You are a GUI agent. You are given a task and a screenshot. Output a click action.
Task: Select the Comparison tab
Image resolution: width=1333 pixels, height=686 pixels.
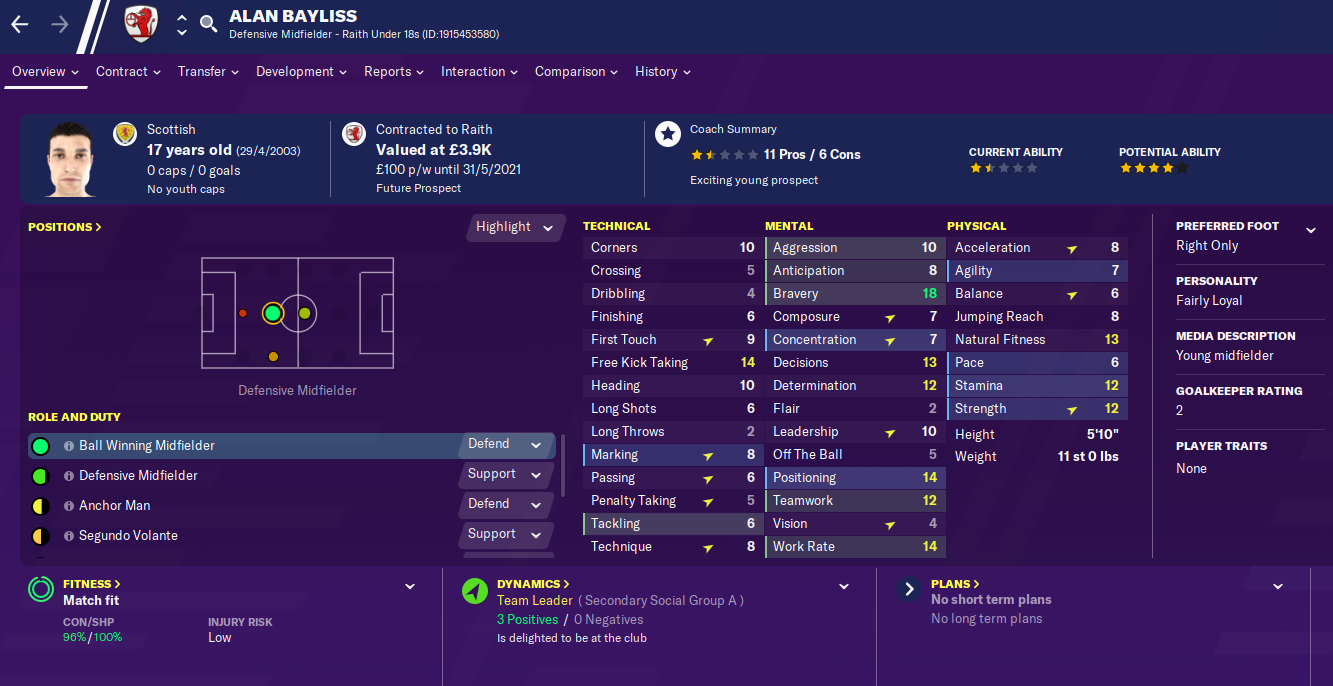coord(576,72)
